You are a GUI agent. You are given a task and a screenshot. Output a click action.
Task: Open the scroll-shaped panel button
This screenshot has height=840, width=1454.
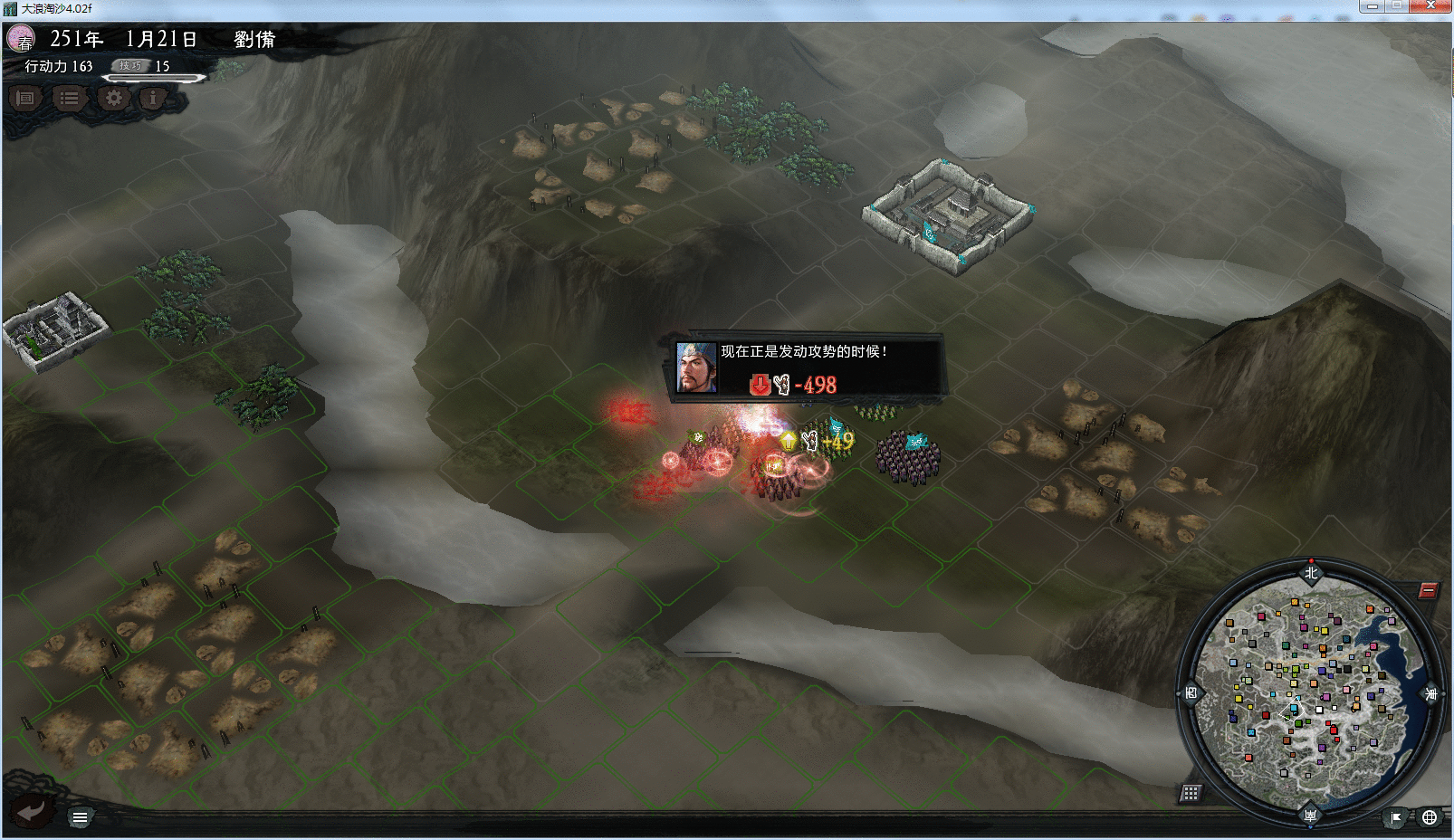click(x=25, y=98)
